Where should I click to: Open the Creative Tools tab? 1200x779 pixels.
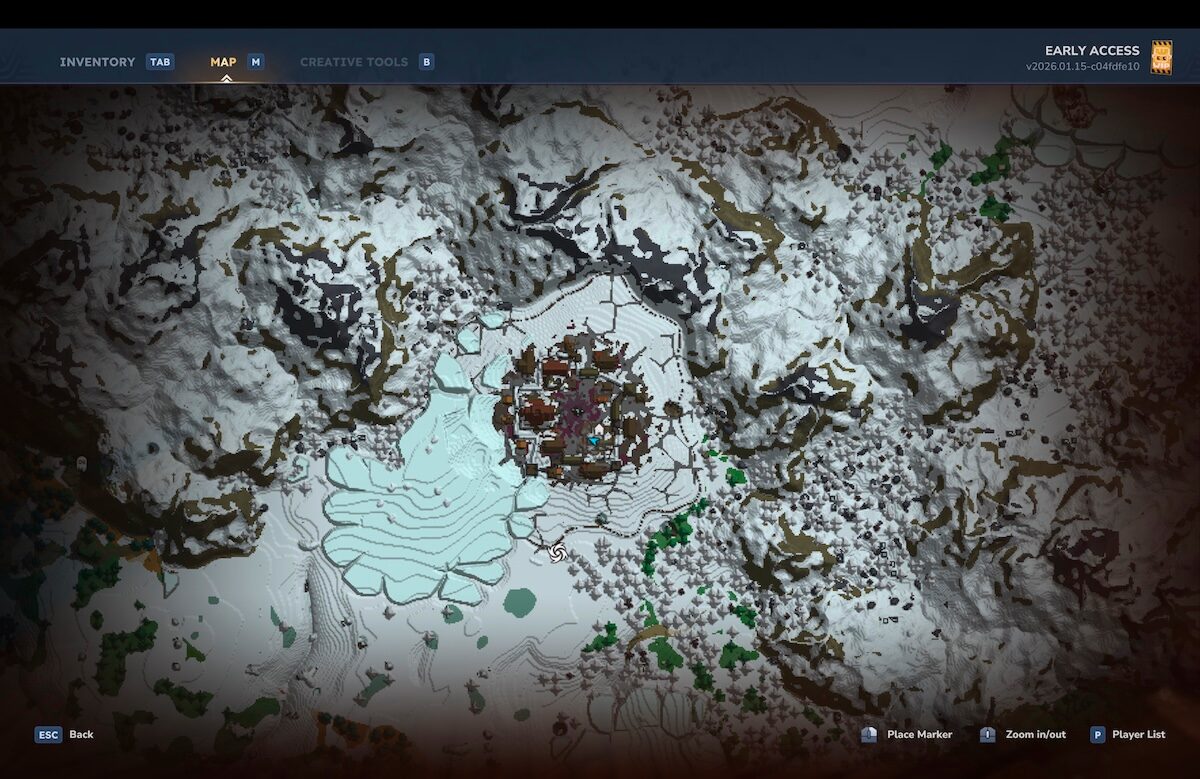pyautogui.click(x=354, y=62)
